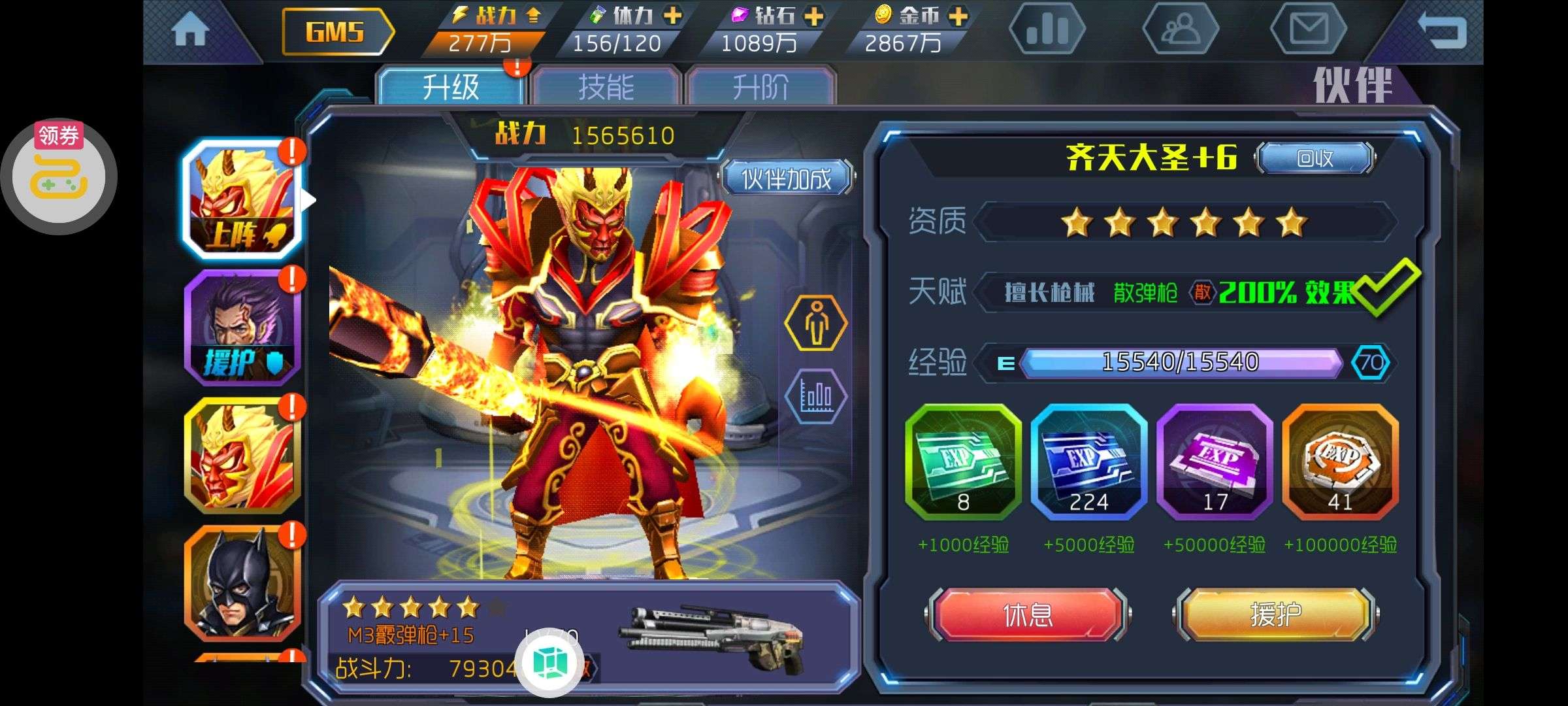Switch to the 技能 tab
The height and width of the screenshot is (706, 1568).
606,87
